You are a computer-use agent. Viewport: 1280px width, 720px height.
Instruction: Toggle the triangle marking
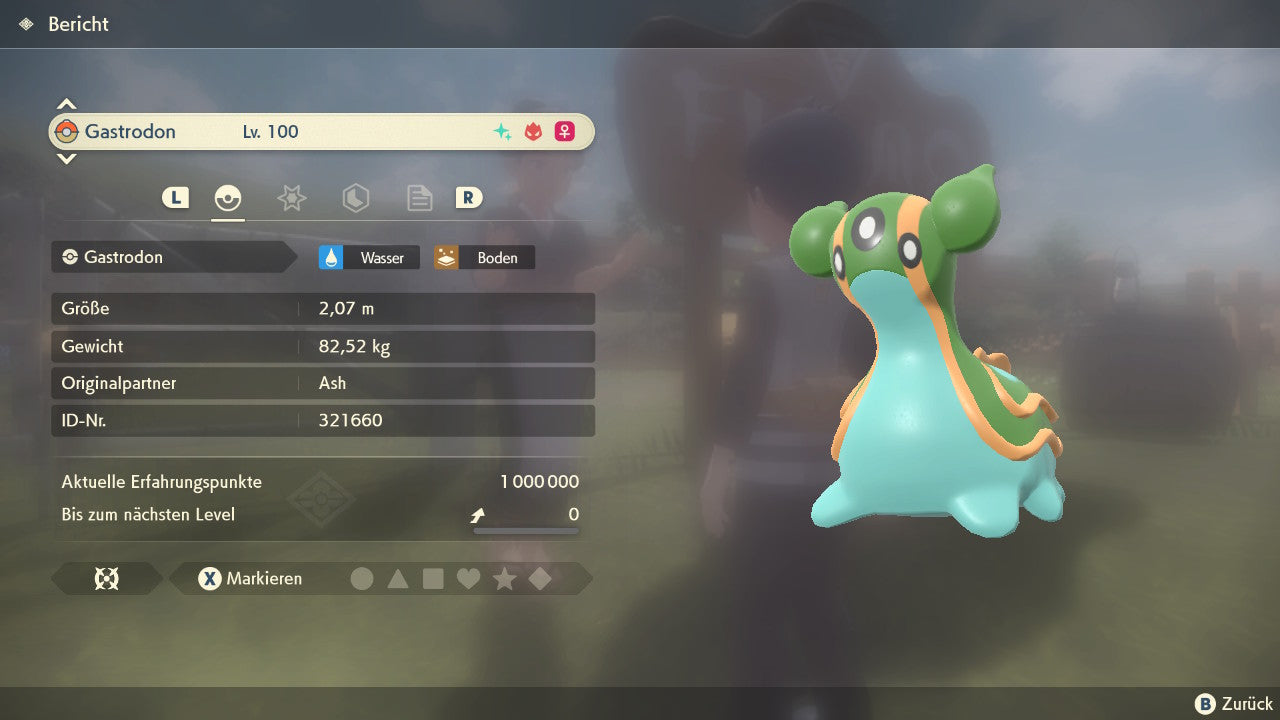(398, 578)
